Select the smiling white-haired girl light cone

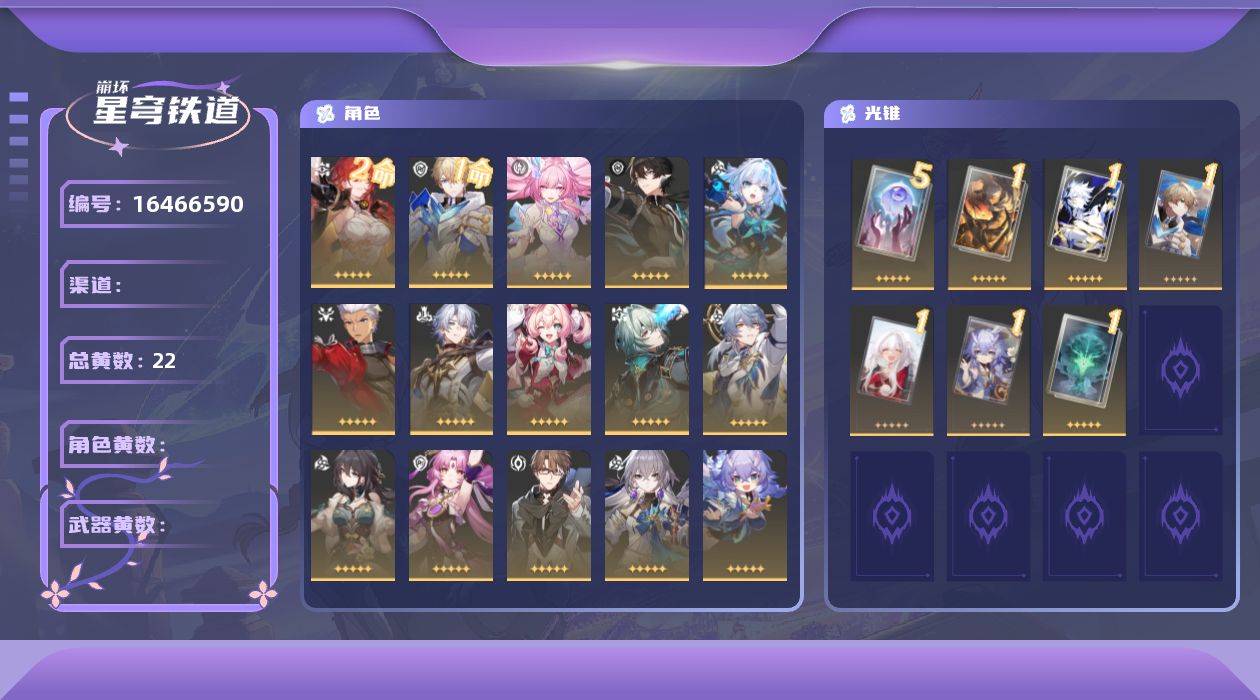(892, 370)
